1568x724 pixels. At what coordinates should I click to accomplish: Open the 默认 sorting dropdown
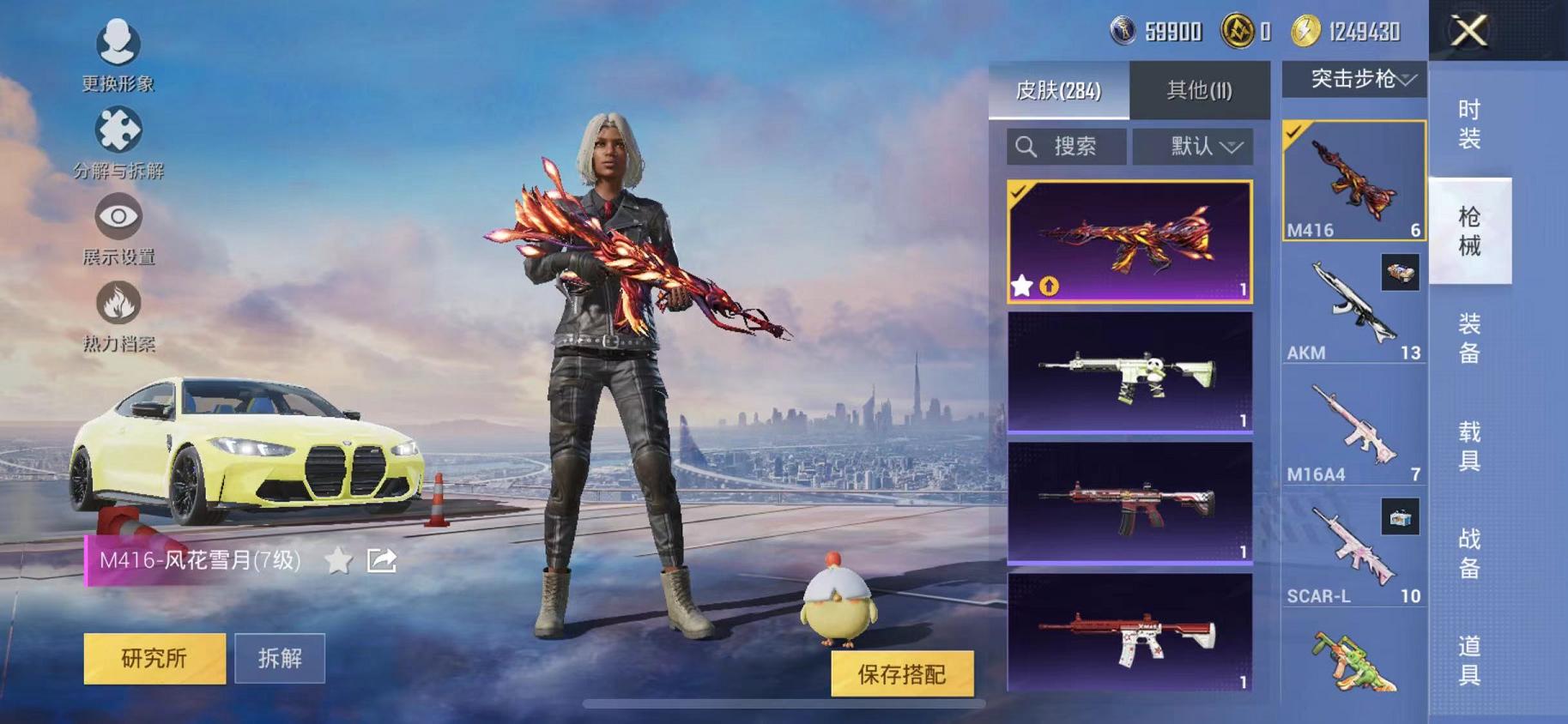(1193, 146)
